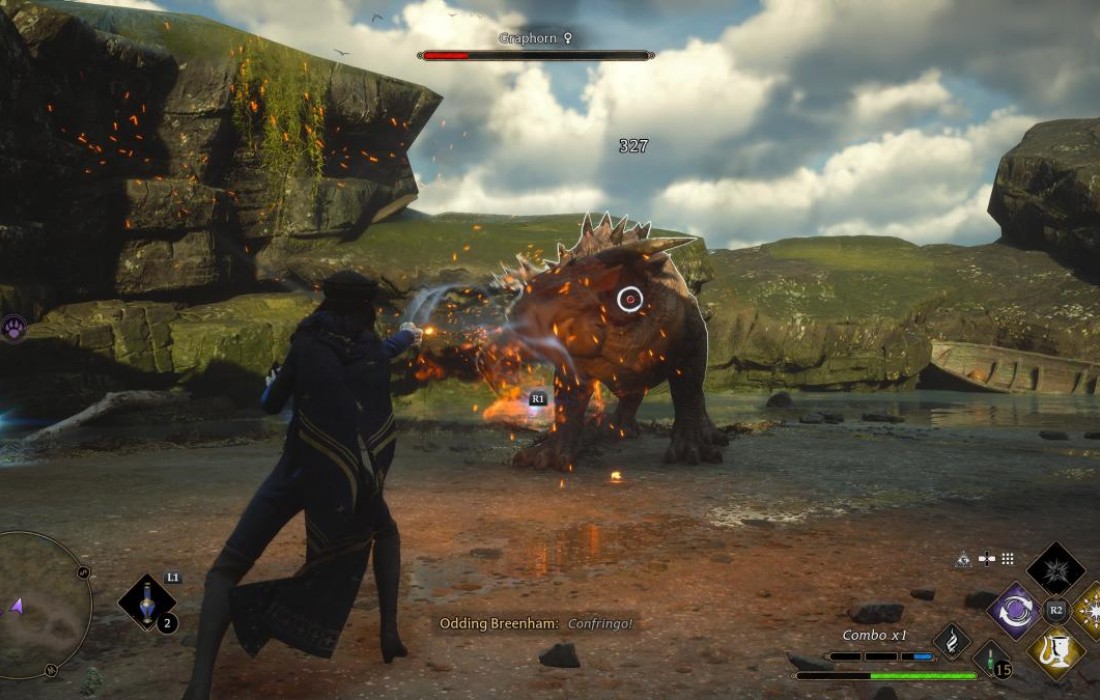Click the small triangle eye icon
Image resolution: width=1100 pixels, height=700 pixels.
(964, 559)
